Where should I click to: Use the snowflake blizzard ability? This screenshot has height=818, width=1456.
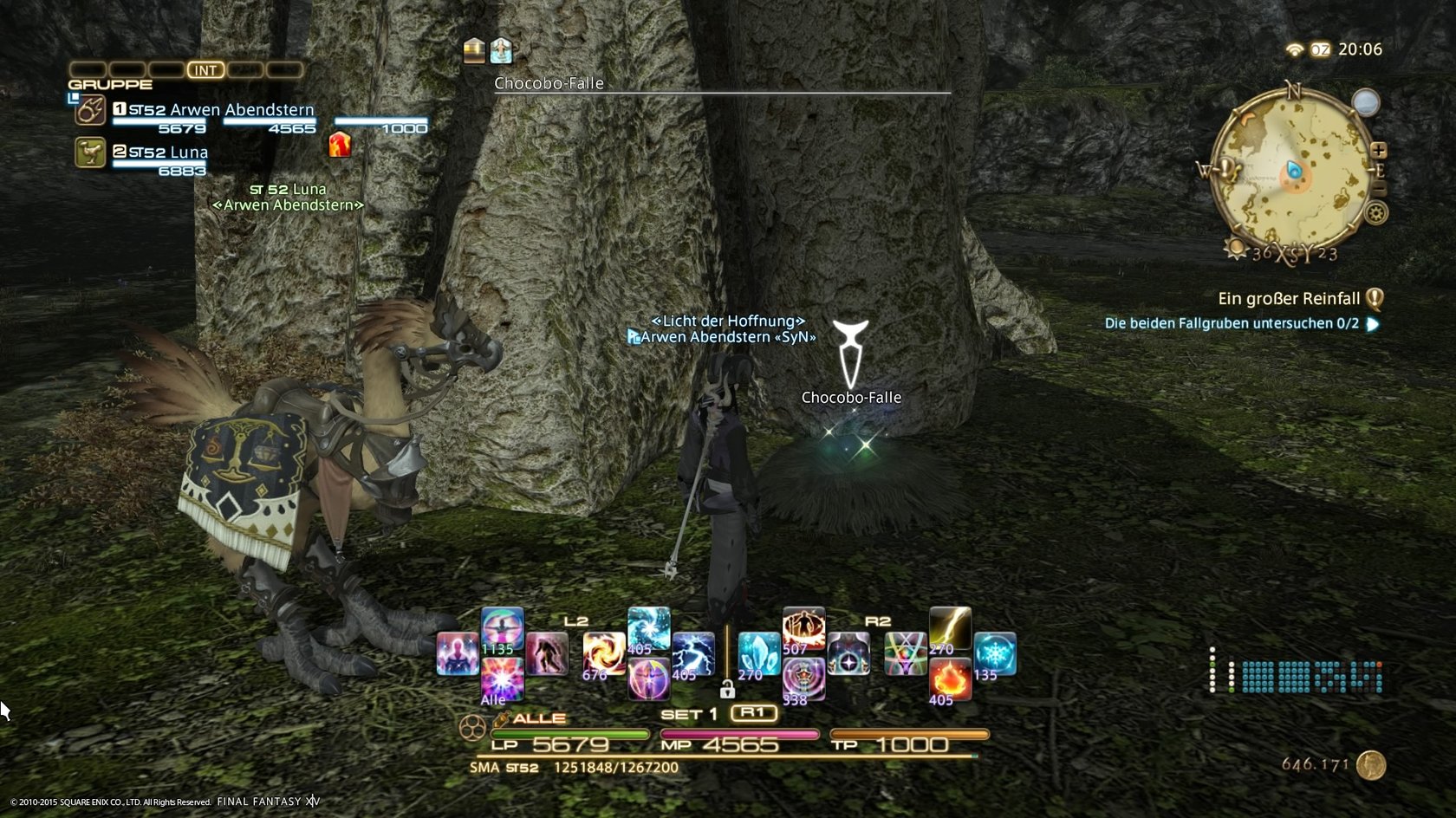click(994, 654)
